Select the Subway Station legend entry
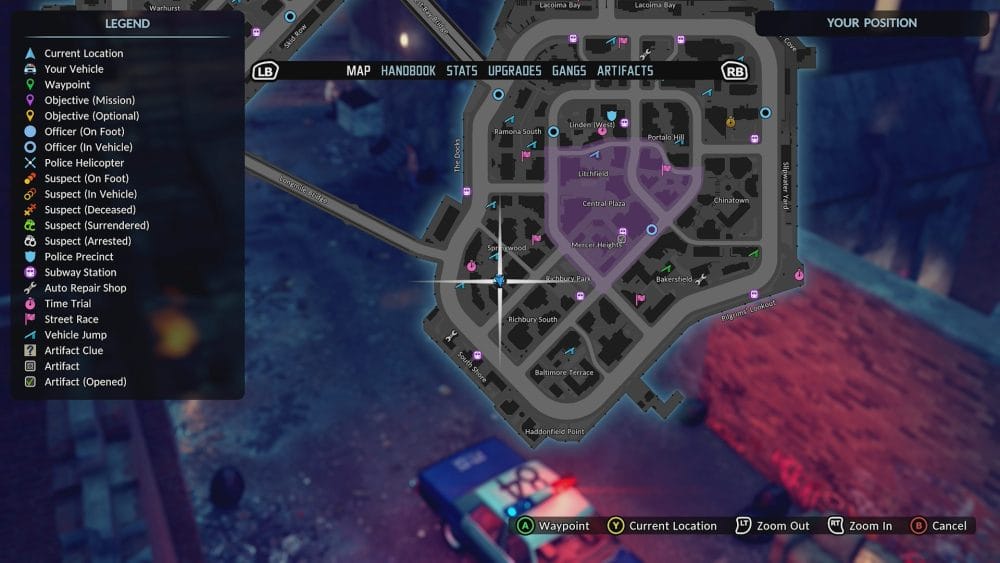The image size is (1000, 563). (x=80, y=272)
